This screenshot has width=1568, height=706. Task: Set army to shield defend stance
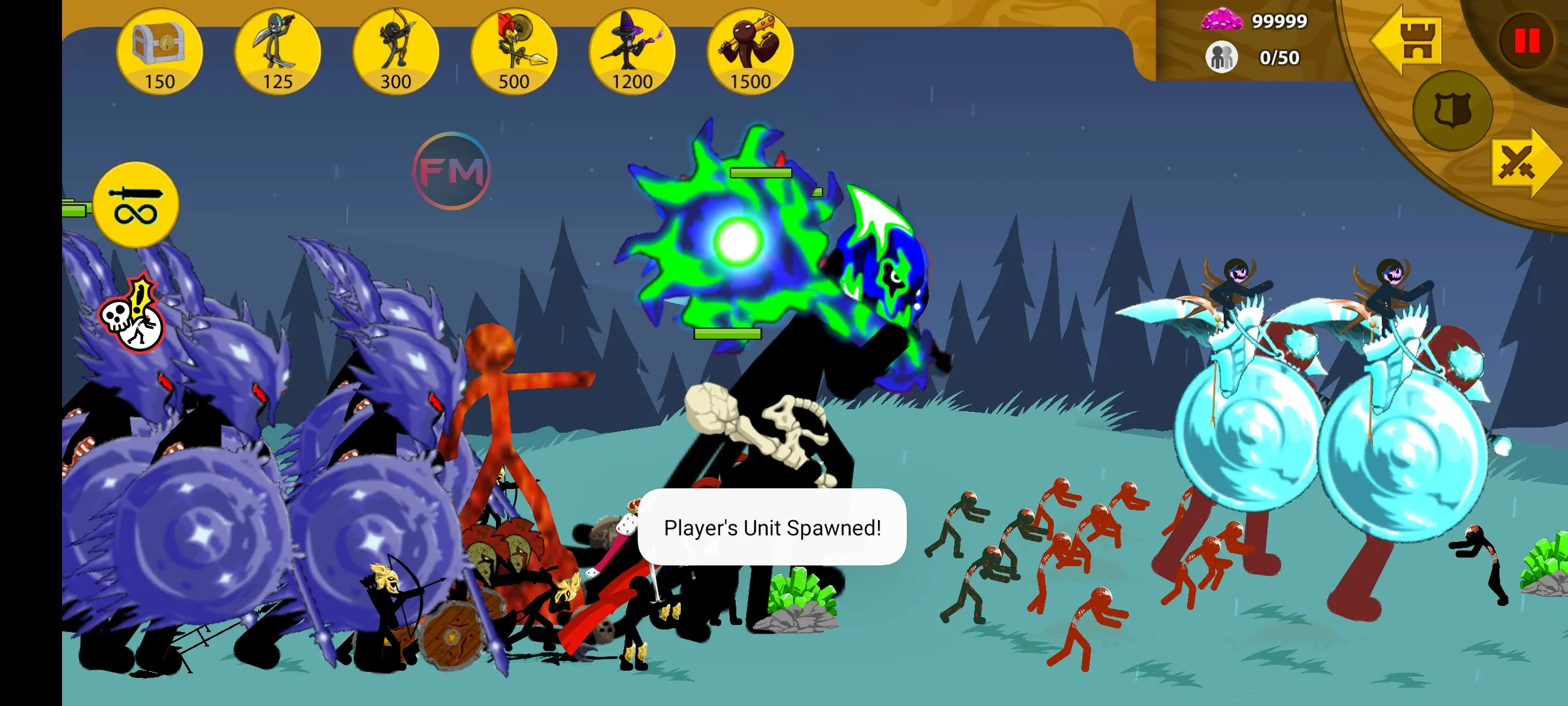(1452, 110)
